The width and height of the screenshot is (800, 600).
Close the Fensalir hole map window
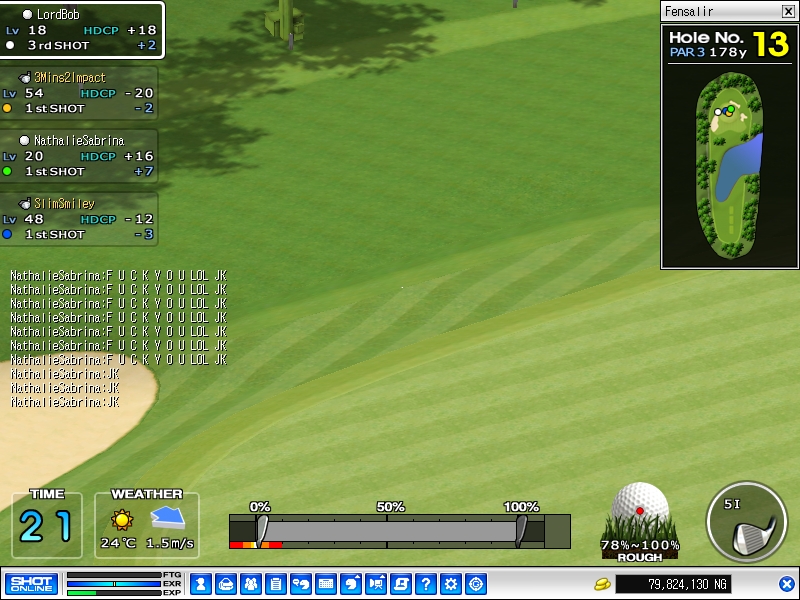pyautogui.click(x=788, y=12)
